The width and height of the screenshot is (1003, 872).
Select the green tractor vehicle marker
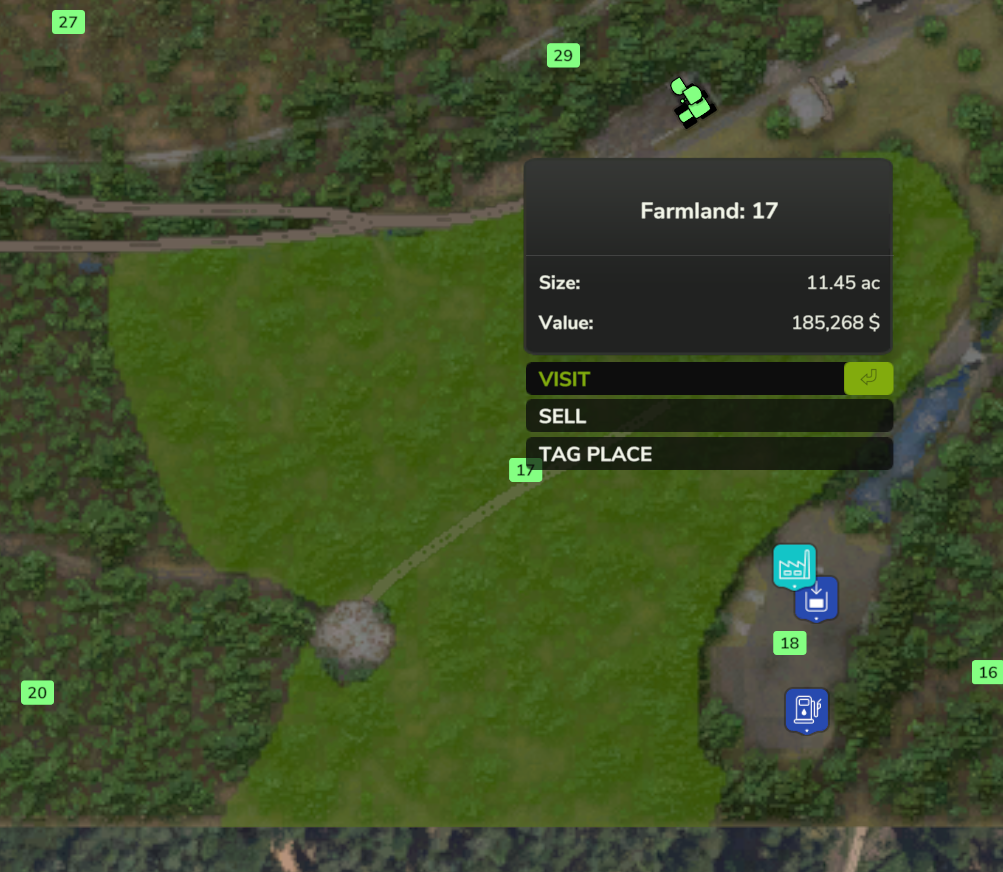point(691,102)
